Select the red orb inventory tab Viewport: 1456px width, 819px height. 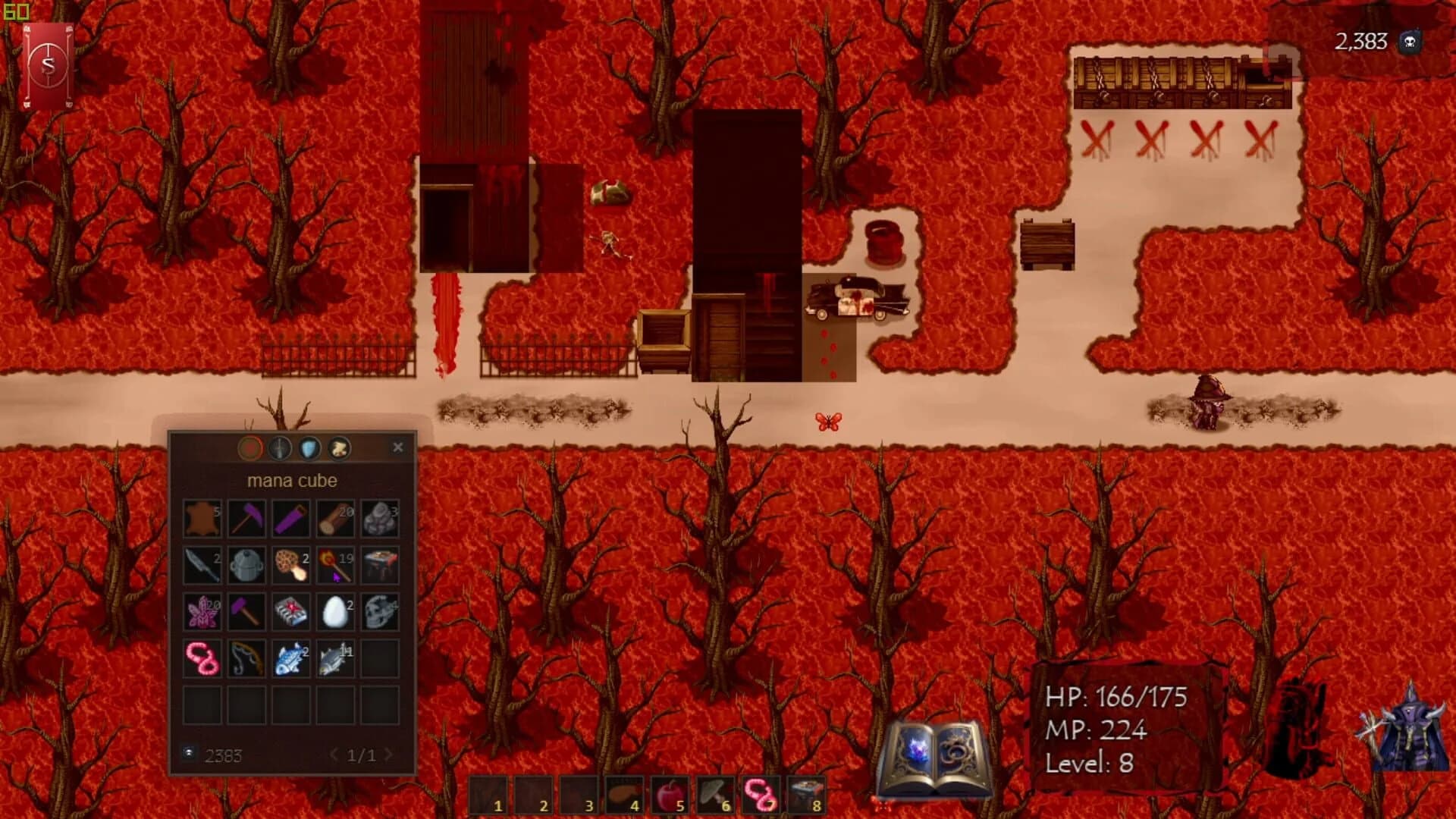250,448
